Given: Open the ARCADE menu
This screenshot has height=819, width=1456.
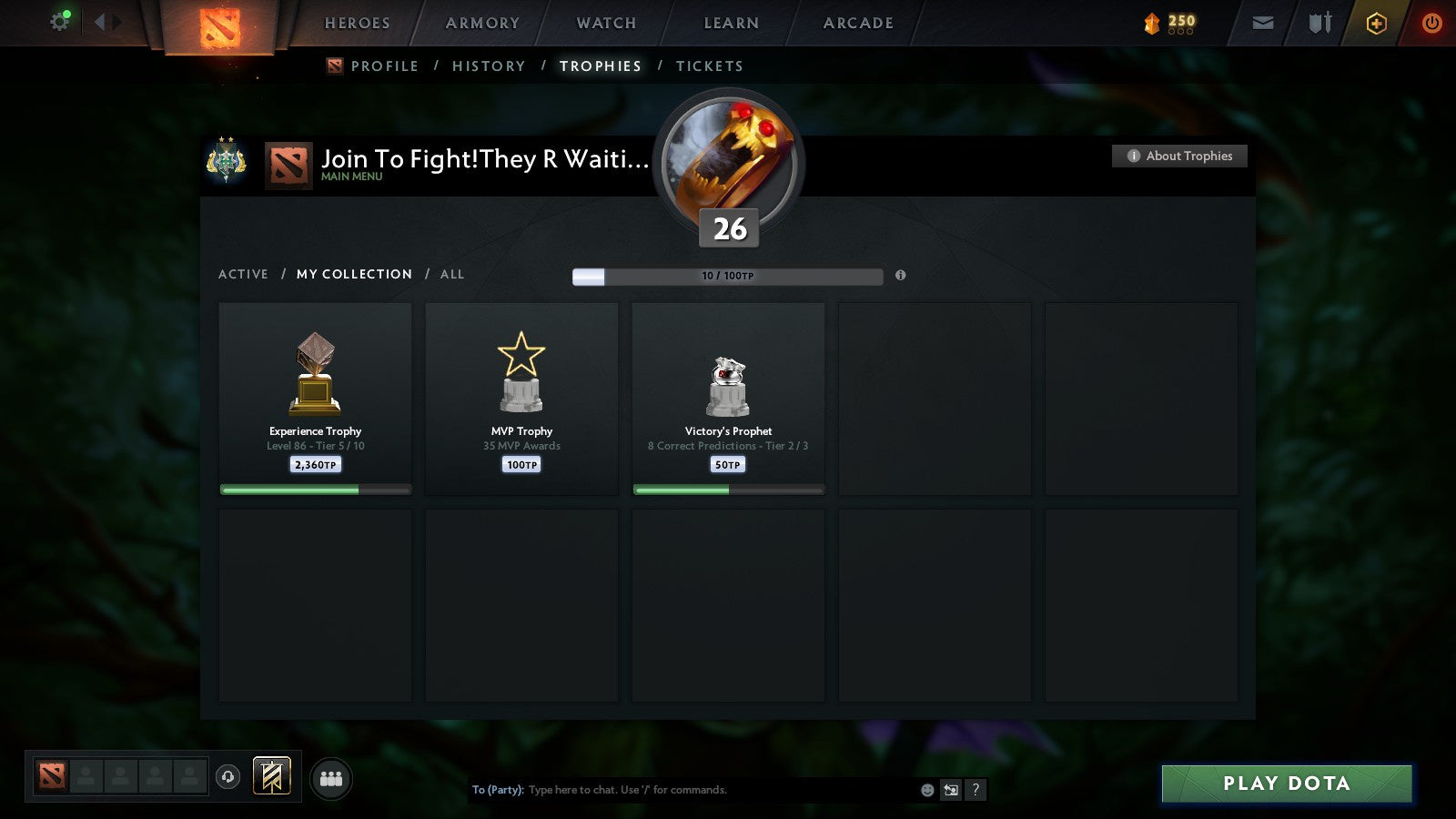Looking at the screenshot, I should (x=855, y=24).
